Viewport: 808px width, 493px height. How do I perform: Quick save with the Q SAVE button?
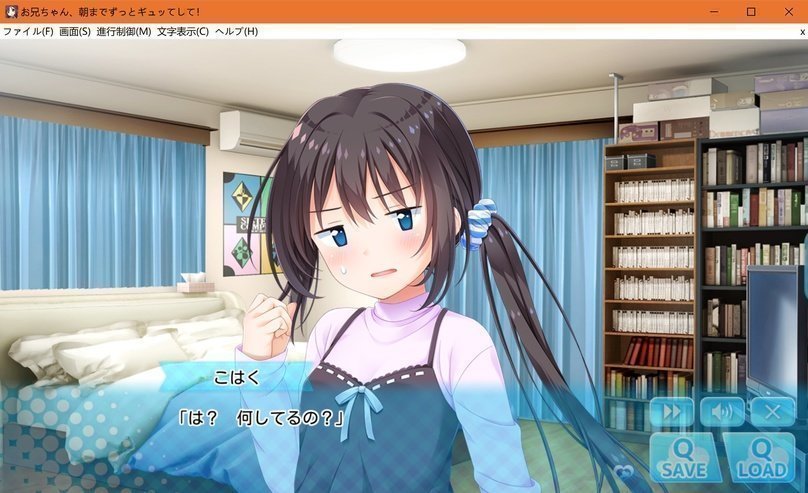[x=683, y=458]
